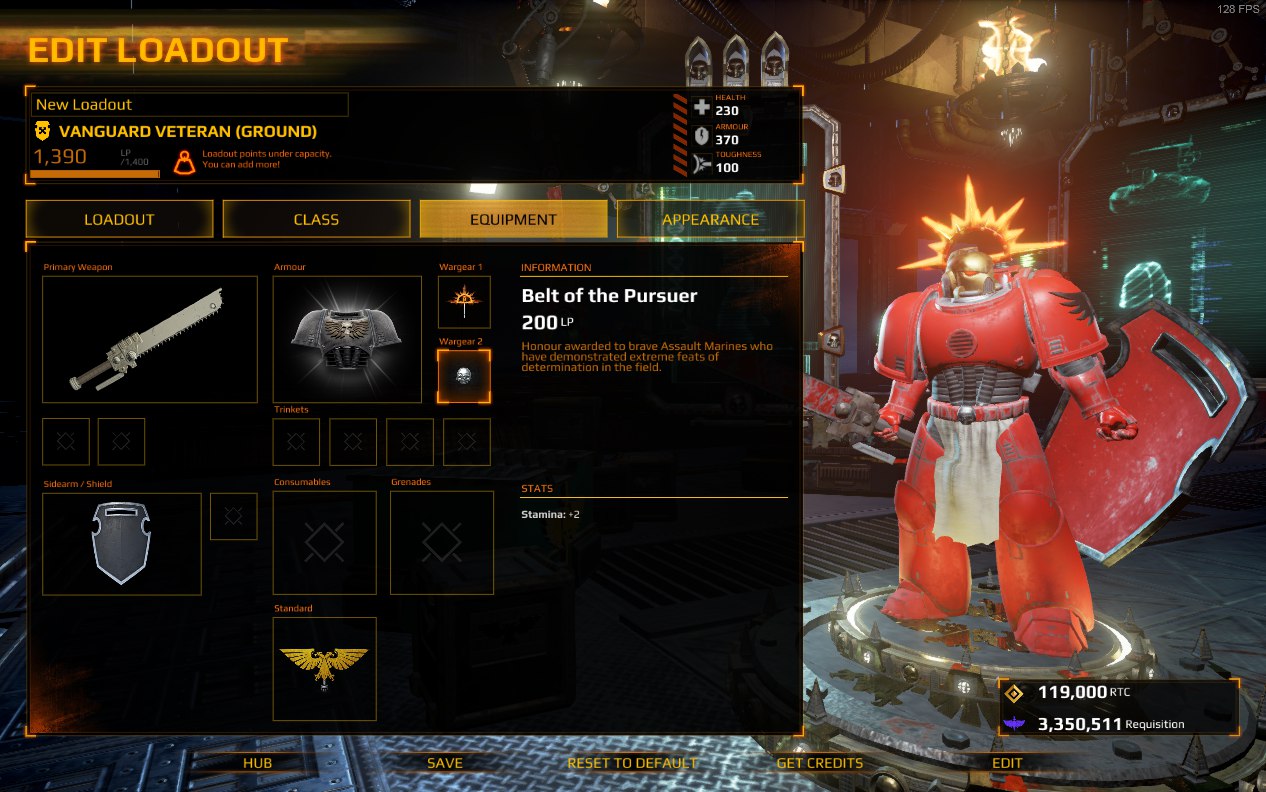Viewport: 1266px width, 792px height.
Task: Return to the Hub
Action: click(257, 762)
